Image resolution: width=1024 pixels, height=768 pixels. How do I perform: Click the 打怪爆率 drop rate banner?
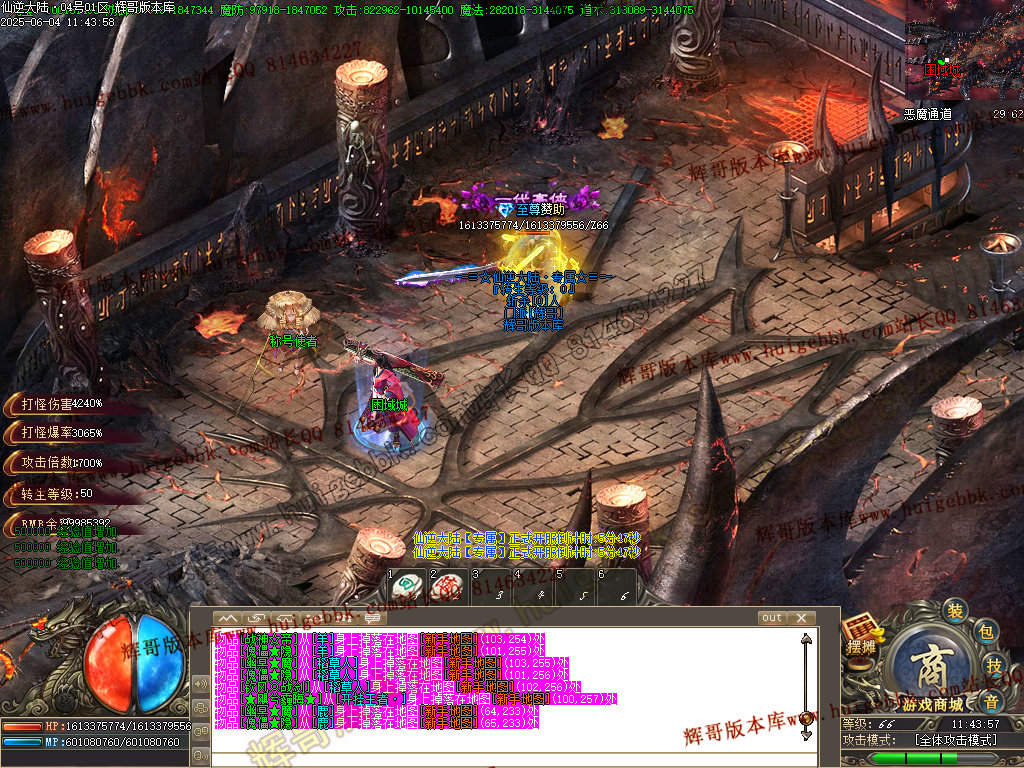tap(60, 433)
